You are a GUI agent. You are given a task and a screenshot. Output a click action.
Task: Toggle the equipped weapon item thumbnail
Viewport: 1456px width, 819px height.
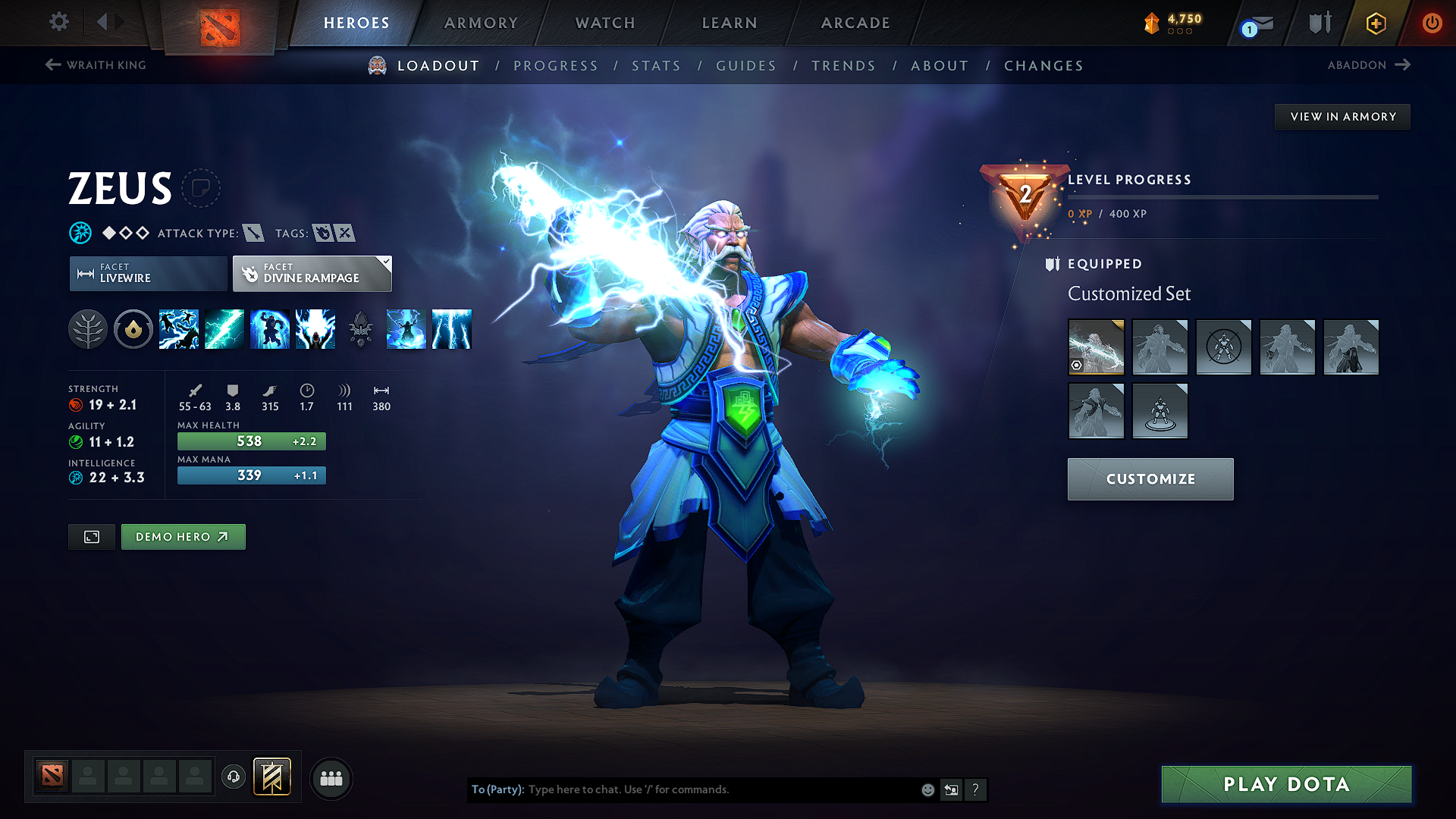1096,347
